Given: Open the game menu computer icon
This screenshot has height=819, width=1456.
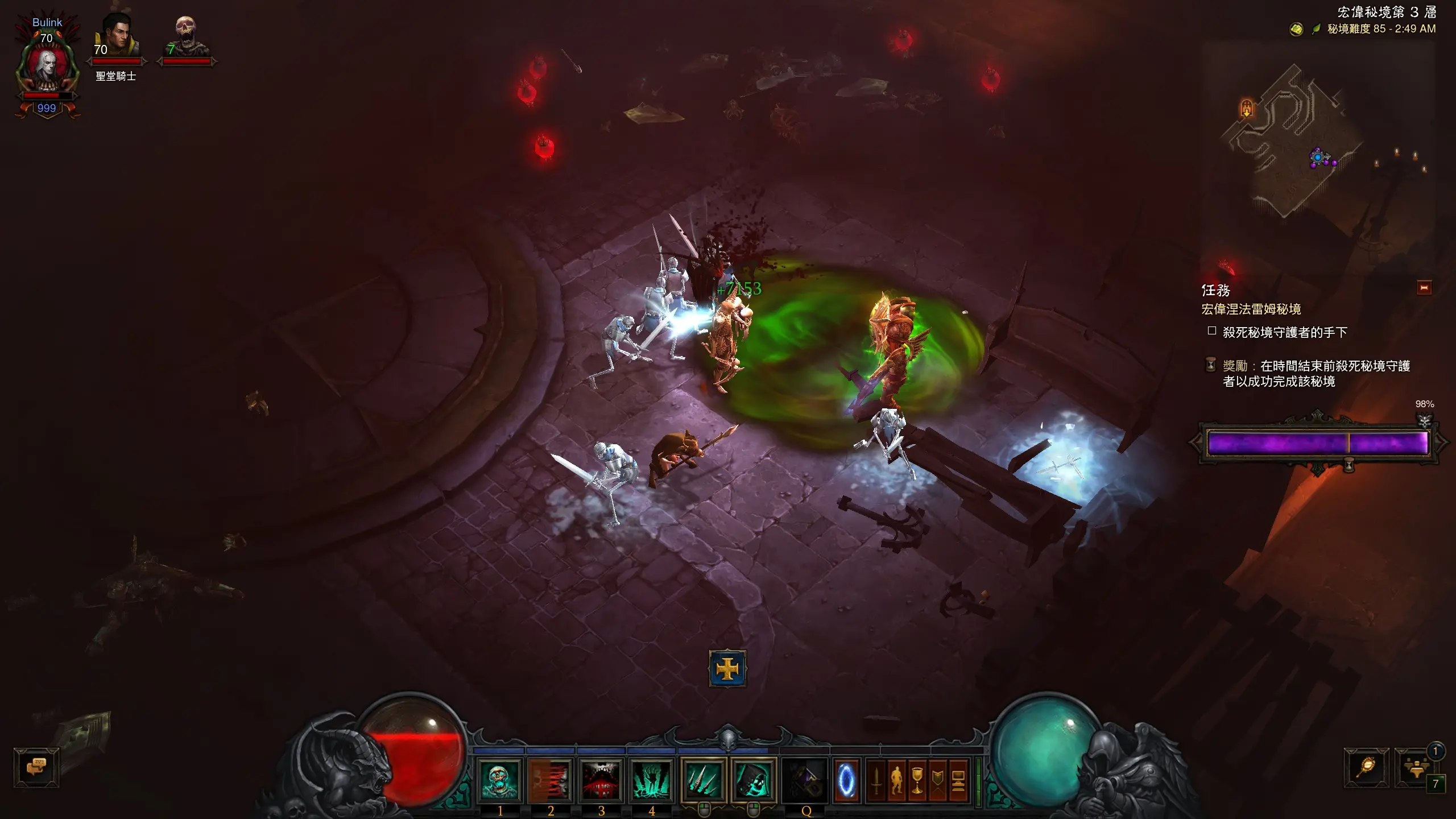Looking at the screenshot, I should click(x=958, y=780).
